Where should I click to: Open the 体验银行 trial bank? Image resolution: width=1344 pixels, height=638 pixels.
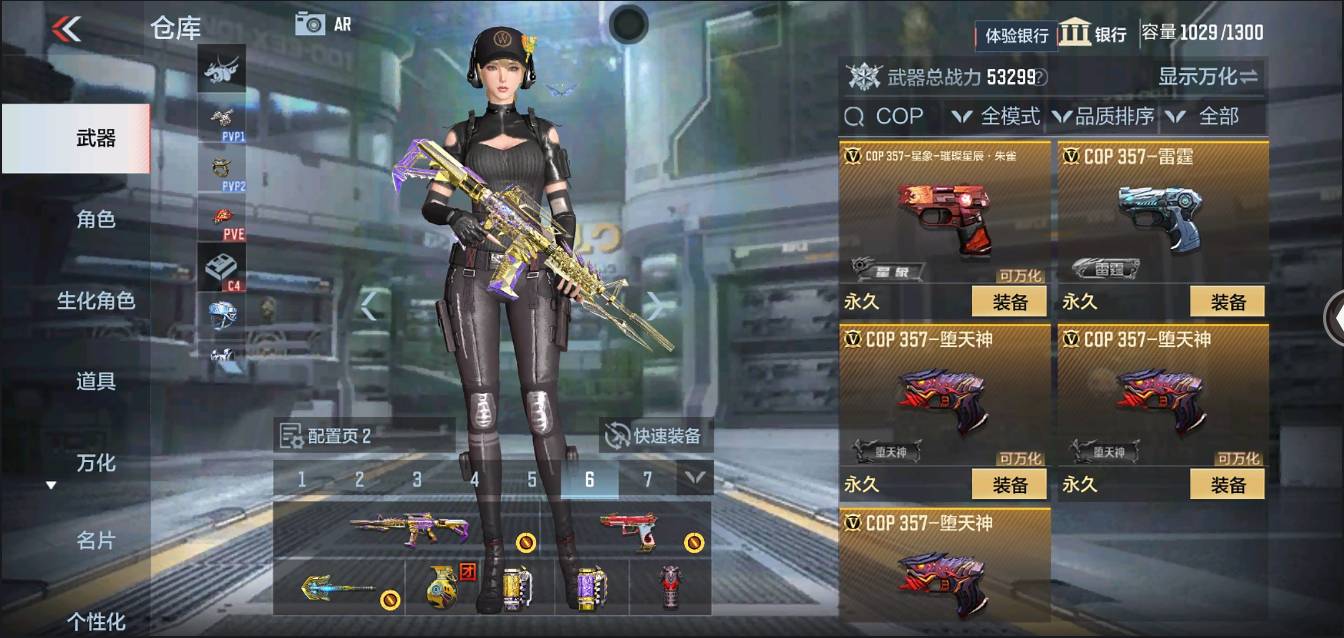pyautogui.click(x=1016, y=35)
